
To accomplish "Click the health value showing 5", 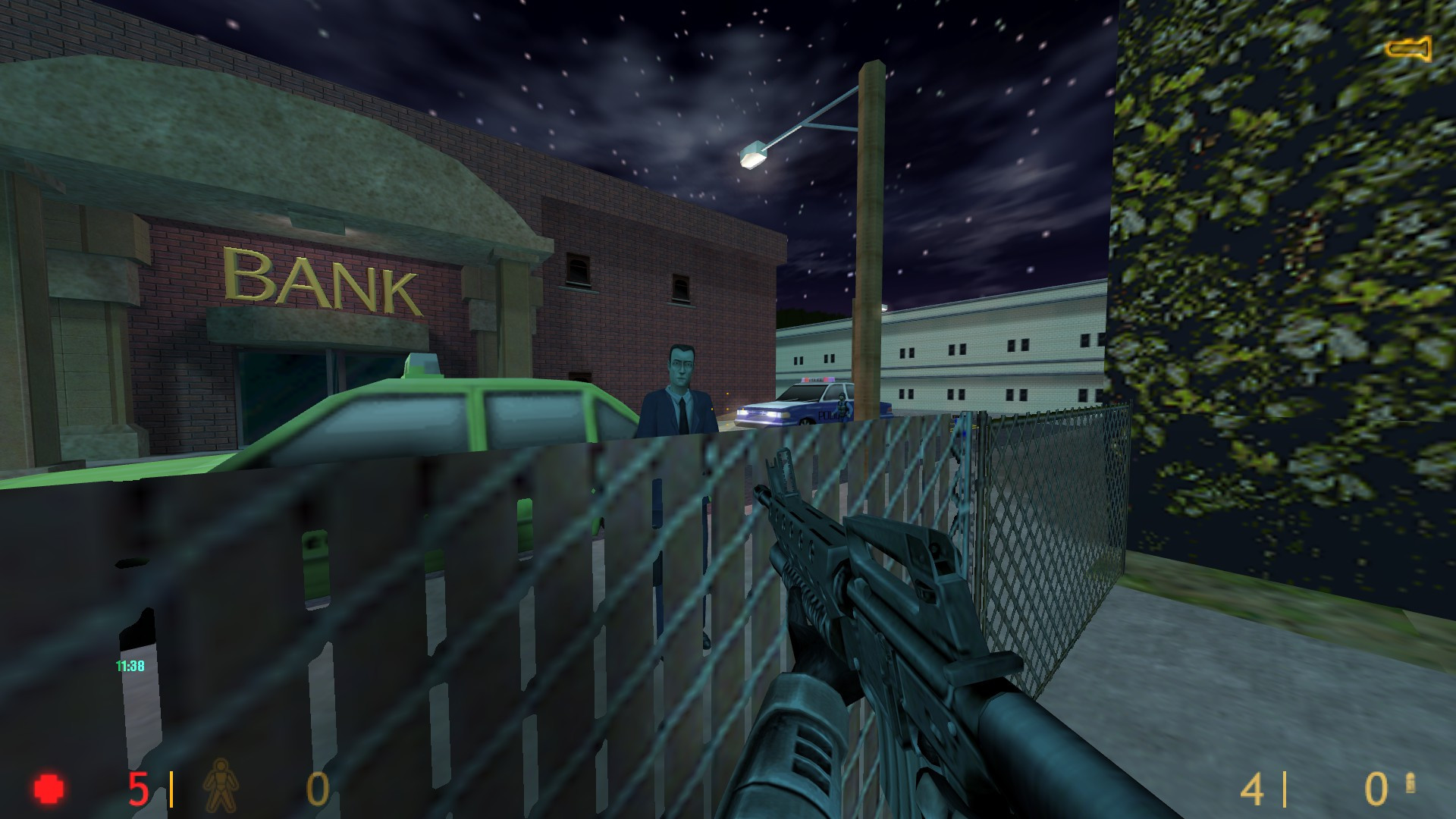I will point(138,787).
